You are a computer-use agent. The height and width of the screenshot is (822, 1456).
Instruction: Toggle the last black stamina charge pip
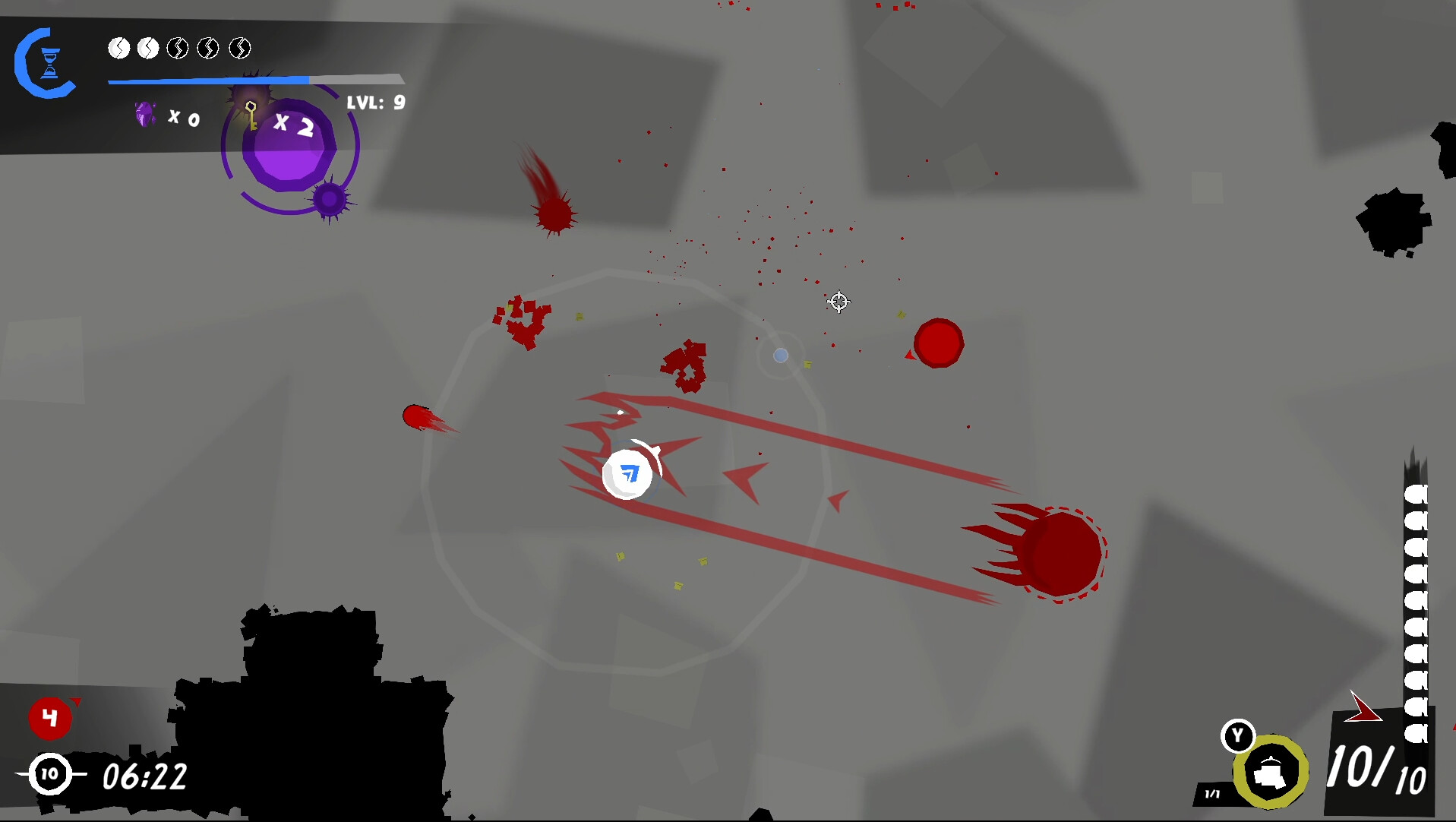(x=241, y=49)
